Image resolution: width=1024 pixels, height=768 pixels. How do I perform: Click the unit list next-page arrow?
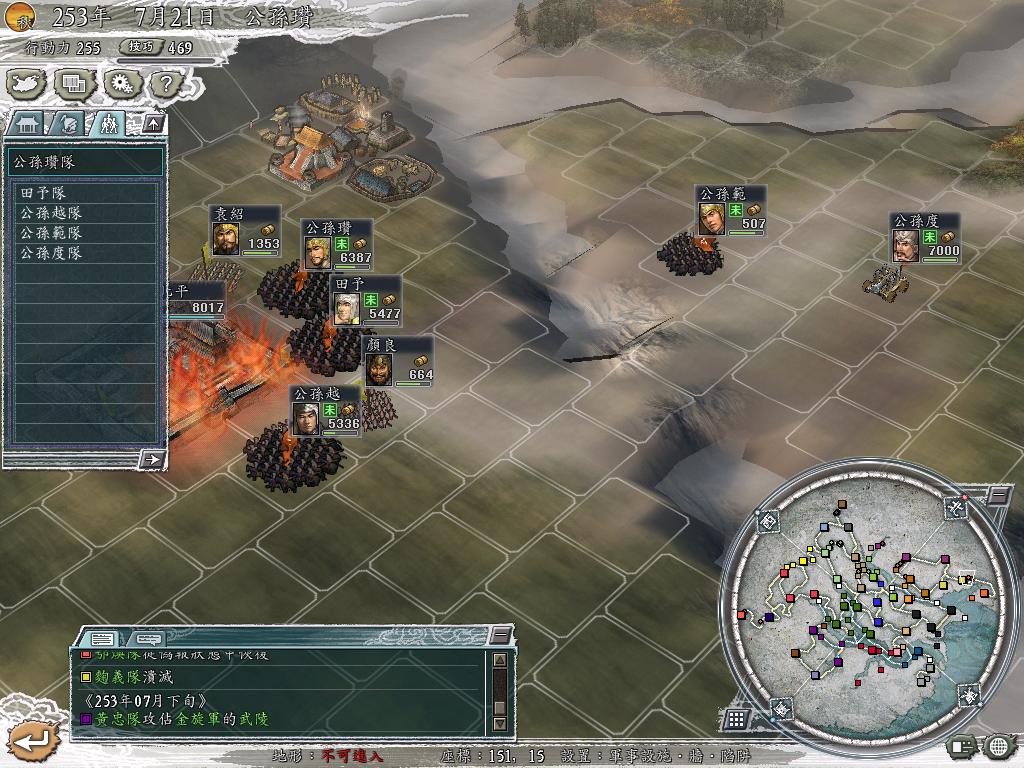(153, 459)
